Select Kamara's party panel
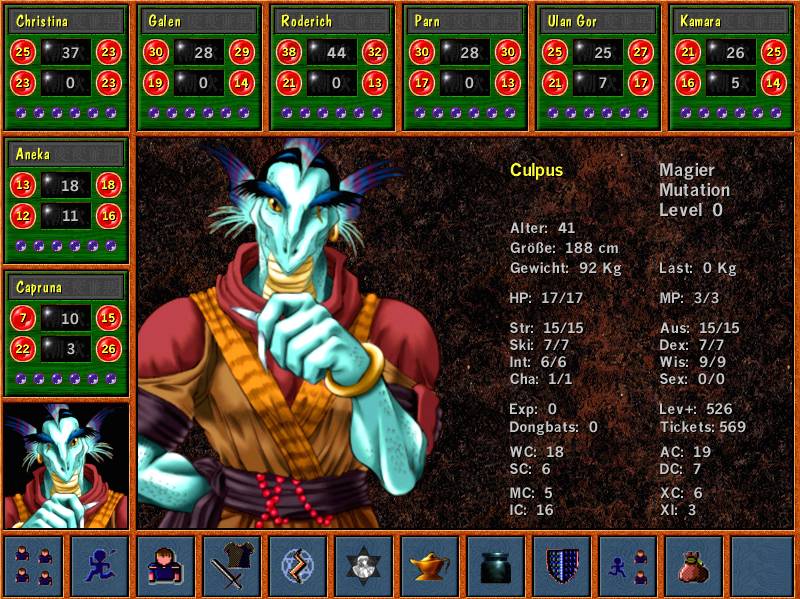This screenshot has width=800, height=599. pos(731,67)
